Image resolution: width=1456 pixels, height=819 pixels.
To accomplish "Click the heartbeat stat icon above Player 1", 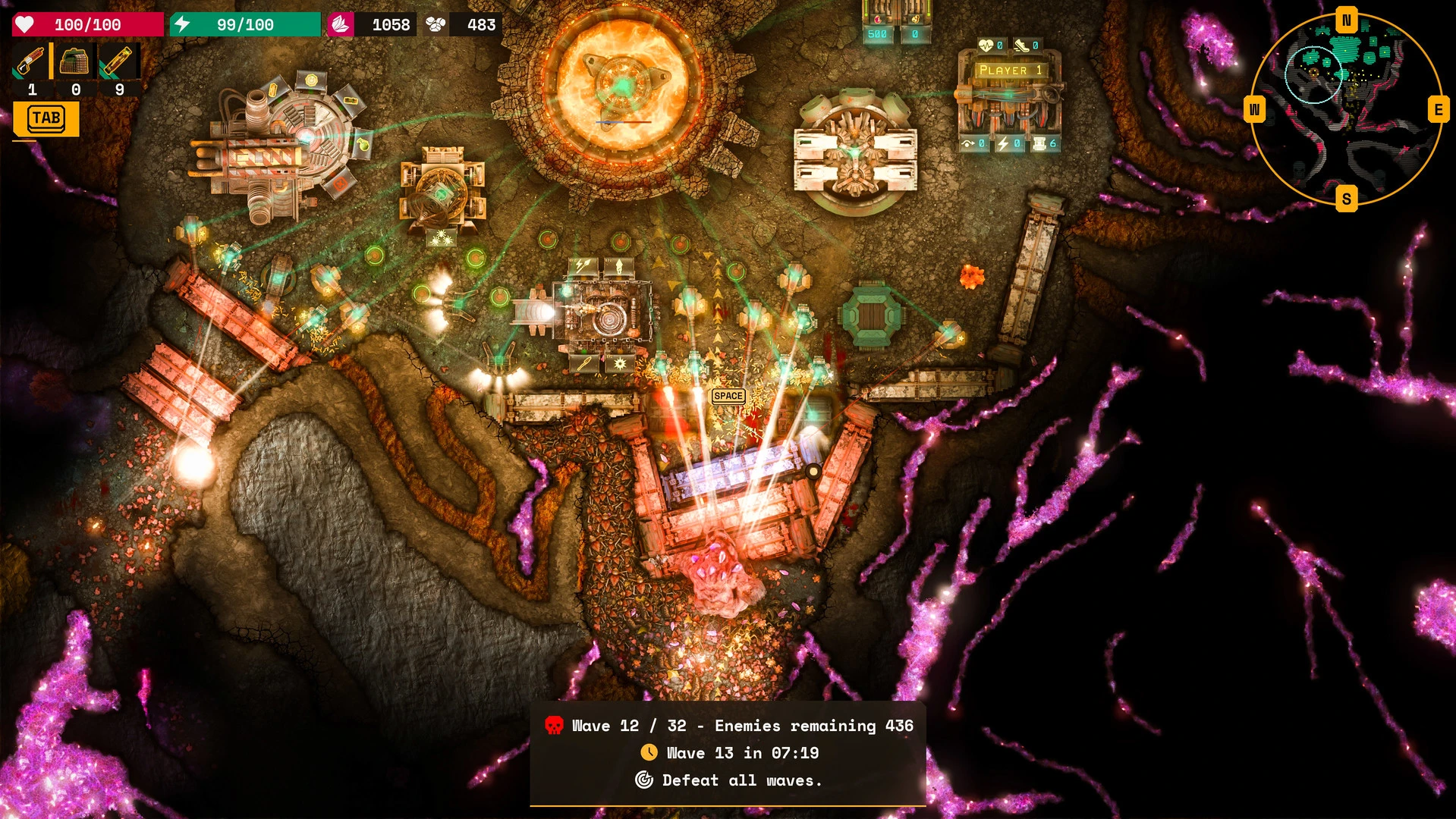I will coord(986,45).
